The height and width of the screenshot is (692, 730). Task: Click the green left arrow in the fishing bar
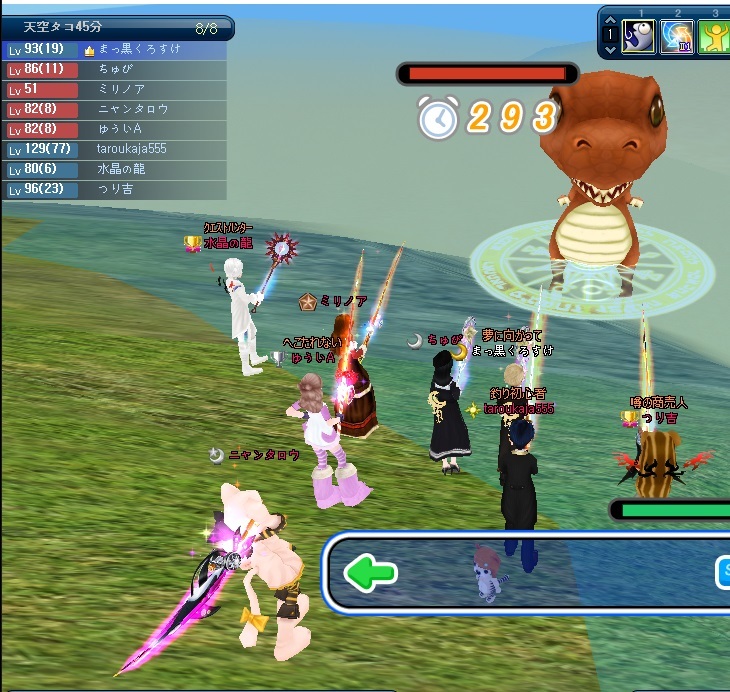pyautogui.click(x=370, y=573)
